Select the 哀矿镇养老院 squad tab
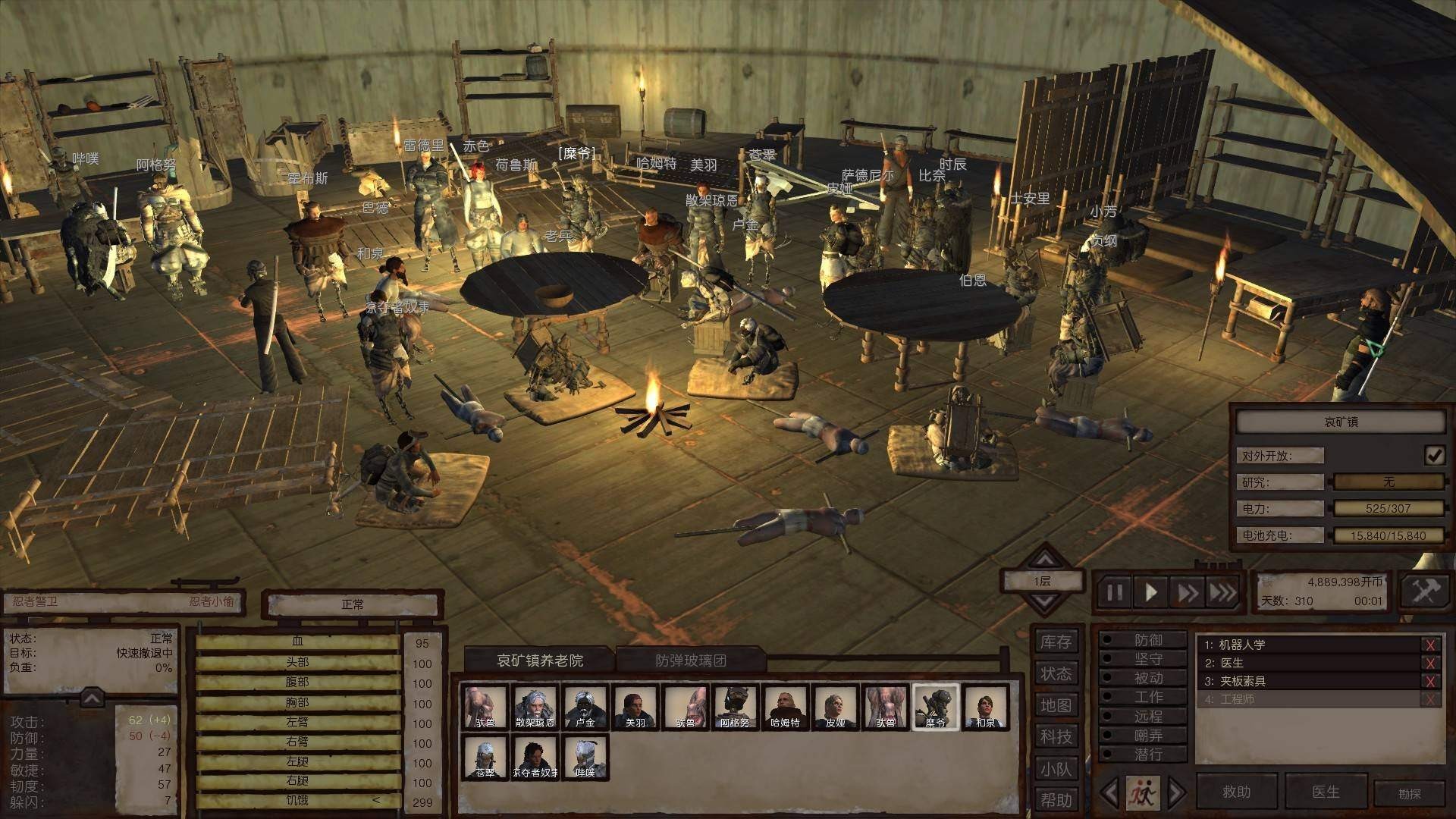Image resolution: width=1456 pixels, height=819 pixels. pos(540,661)
